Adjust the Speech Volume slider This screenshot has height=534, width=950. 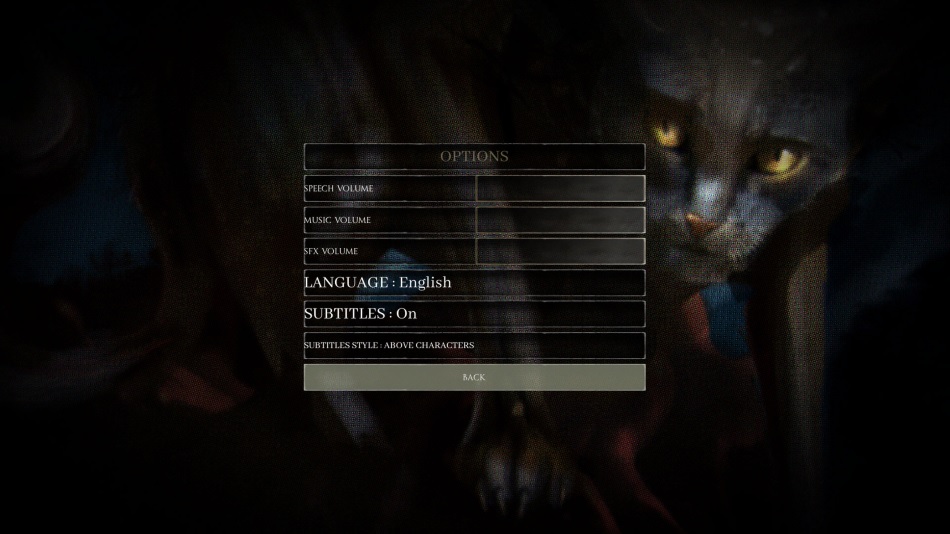click(x=560, y=188)
